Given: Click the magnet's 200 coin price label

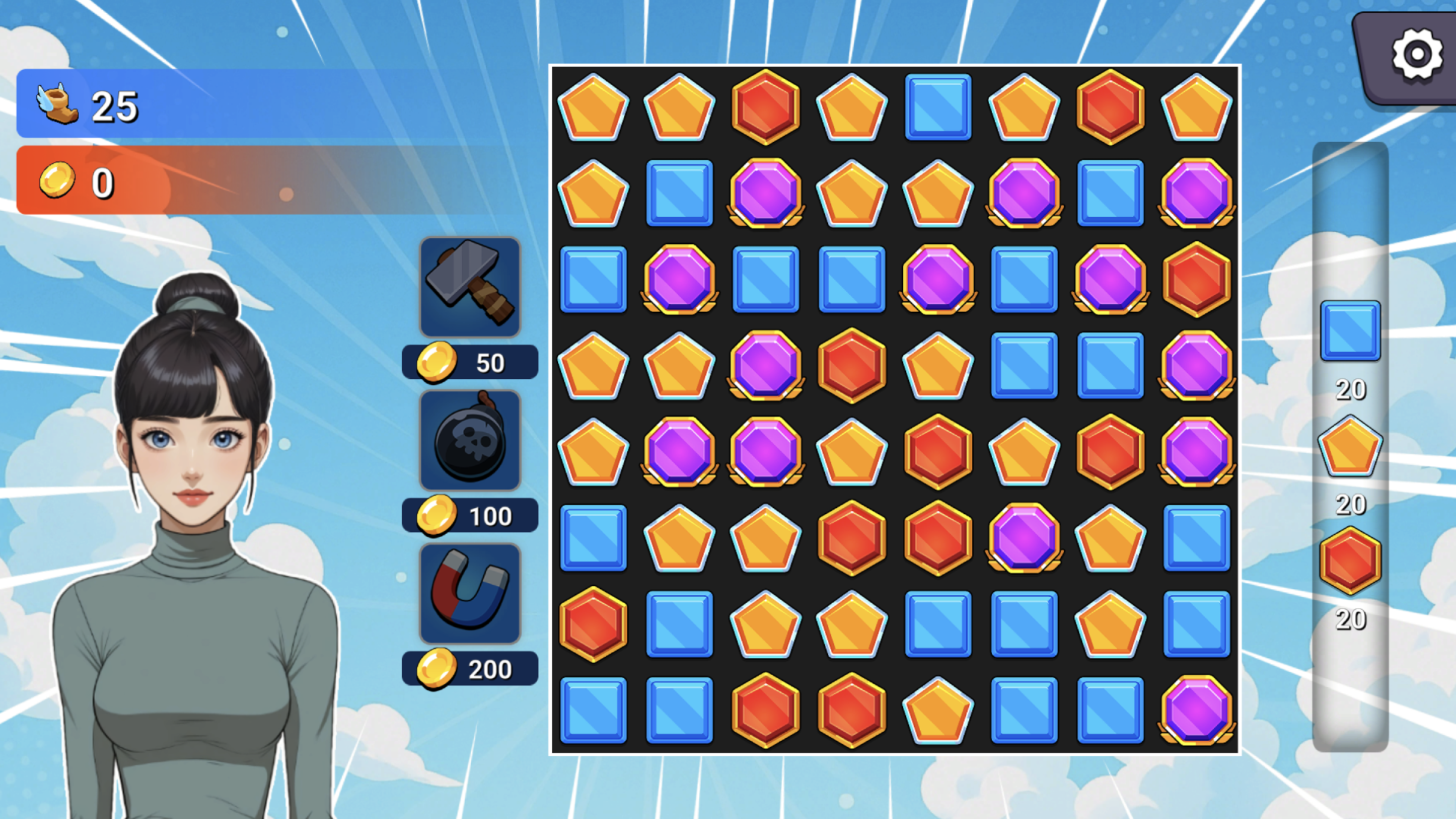Looking at the screenshot, I should coord(469,668).
